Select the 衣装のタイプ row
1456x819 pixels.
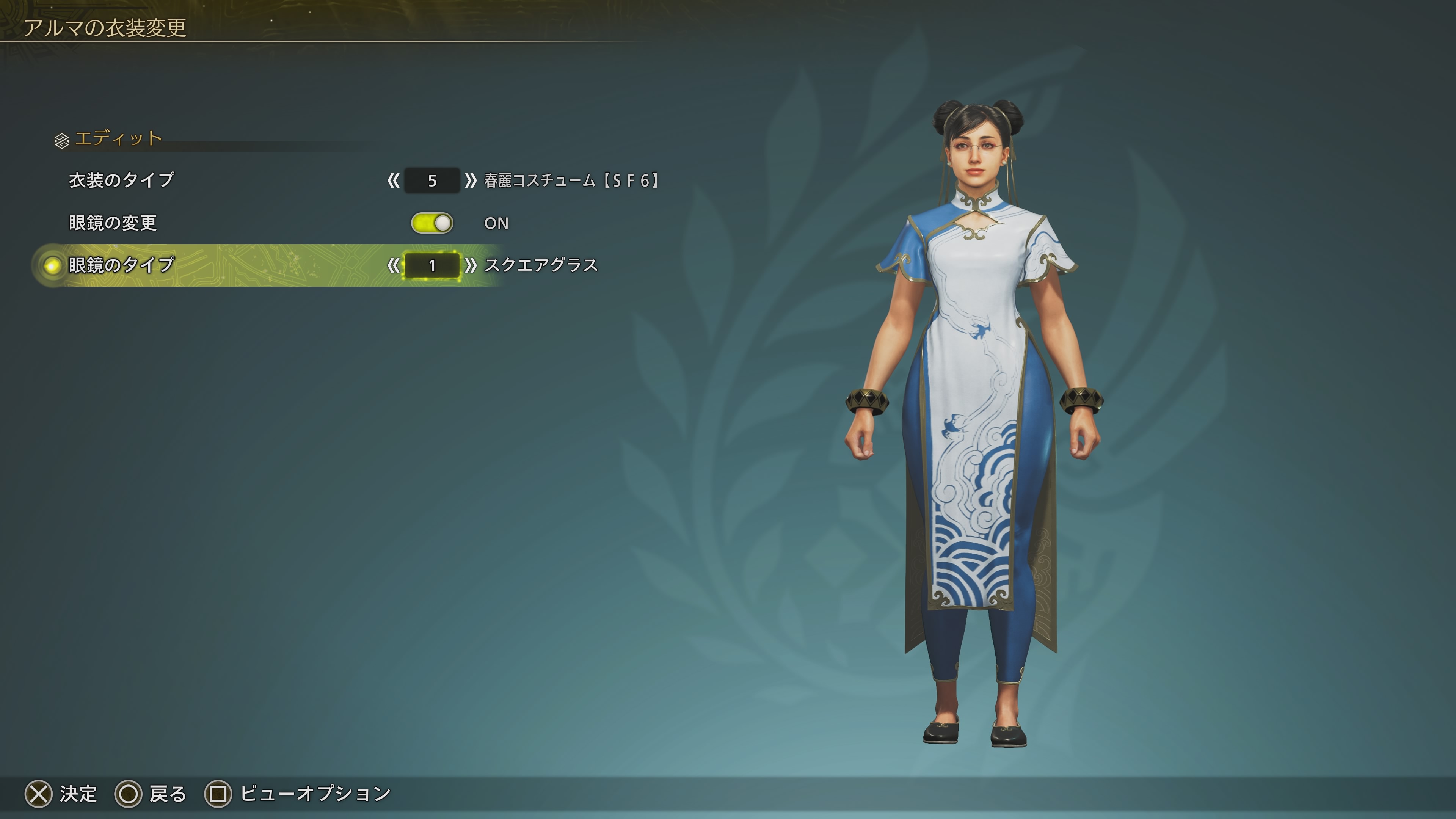click(x=121, y=180)
